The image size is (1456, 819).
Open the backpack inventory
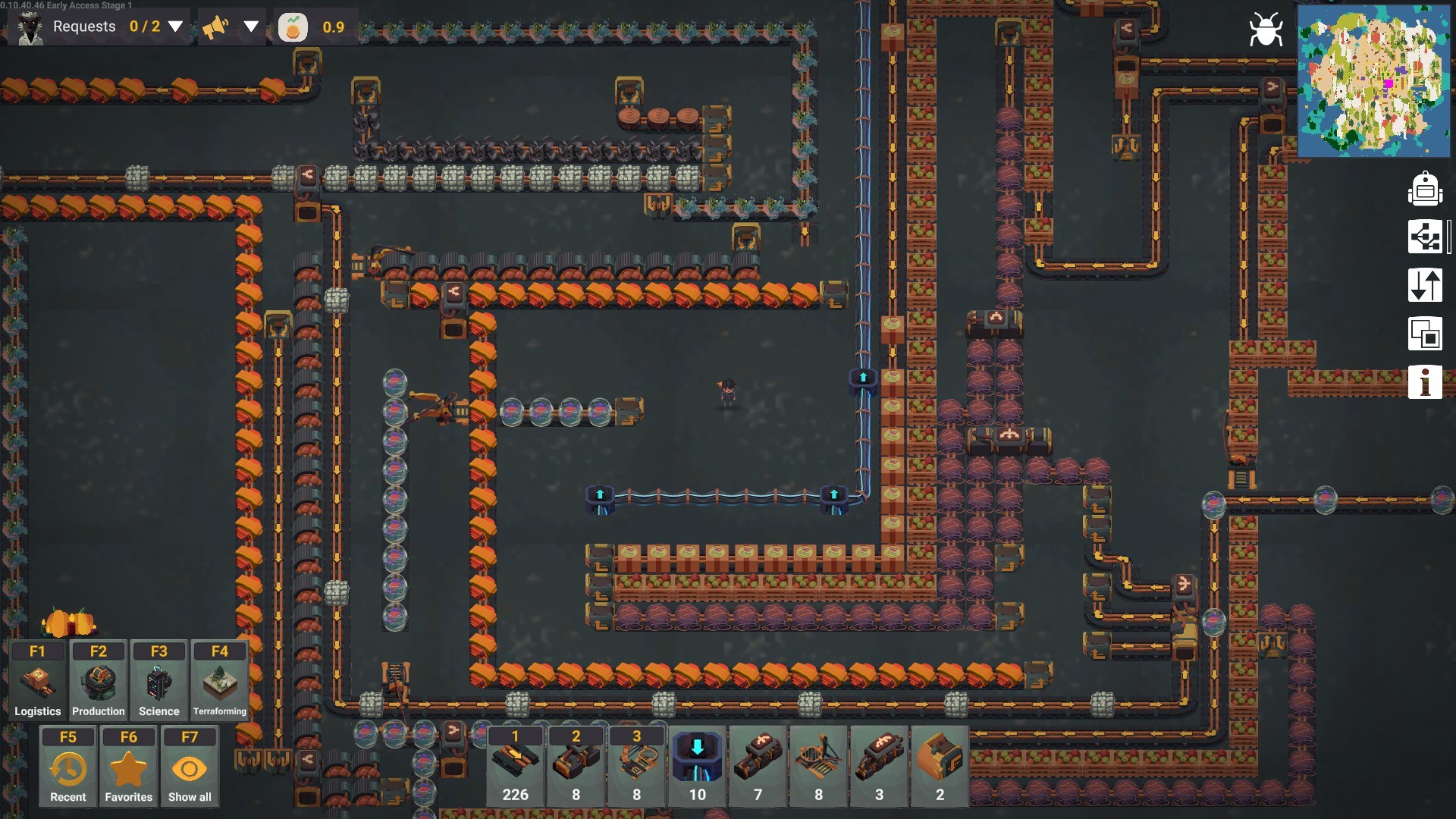click(x=1425, y=189)
